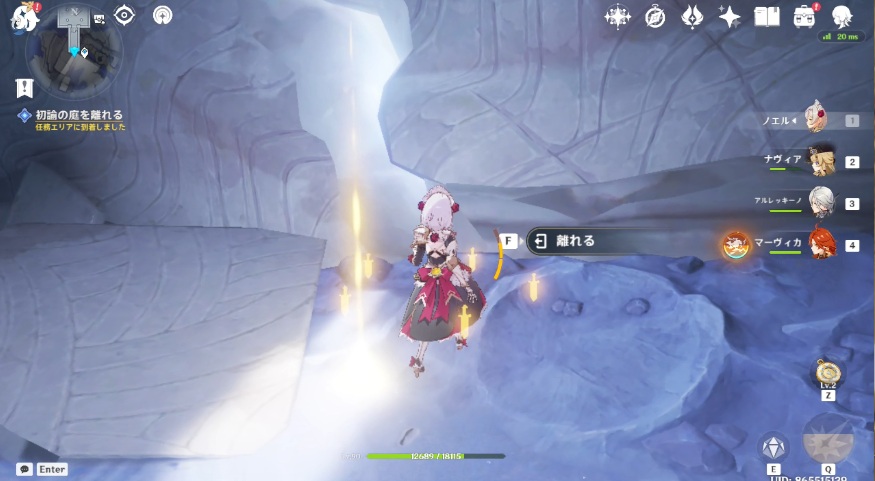Open the quest banner with exclamation mark
Viewport: 875px width, 481px height.
(24, 89)
